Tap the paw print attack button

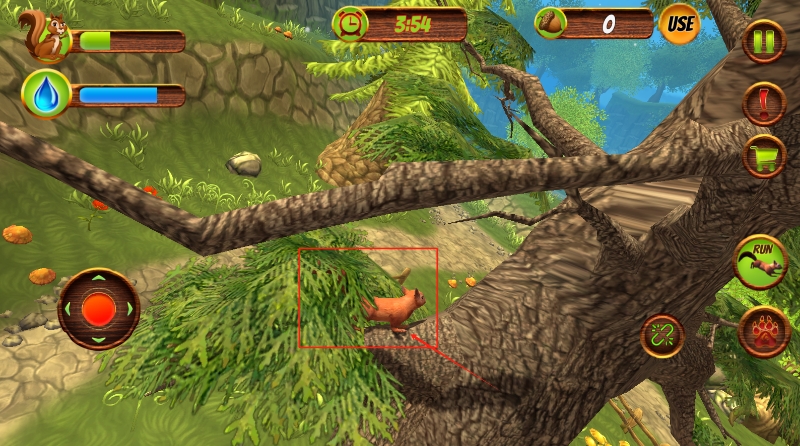pyautogui.click(x=764, y=333)
